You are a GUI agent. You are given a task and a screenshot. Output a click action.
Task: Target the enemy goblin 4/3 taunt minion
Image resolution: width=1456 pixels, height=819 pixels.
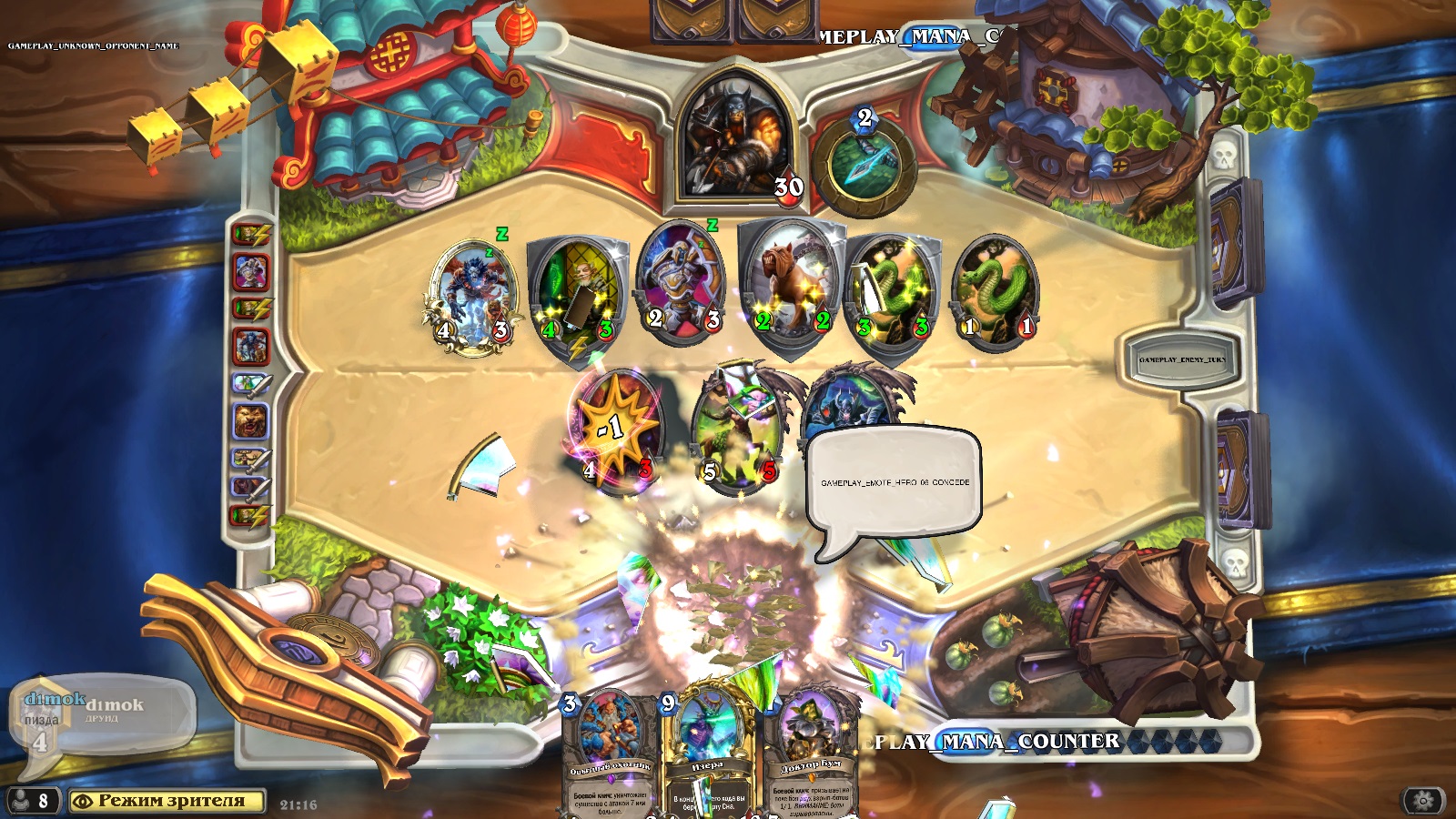pos(578,293)
